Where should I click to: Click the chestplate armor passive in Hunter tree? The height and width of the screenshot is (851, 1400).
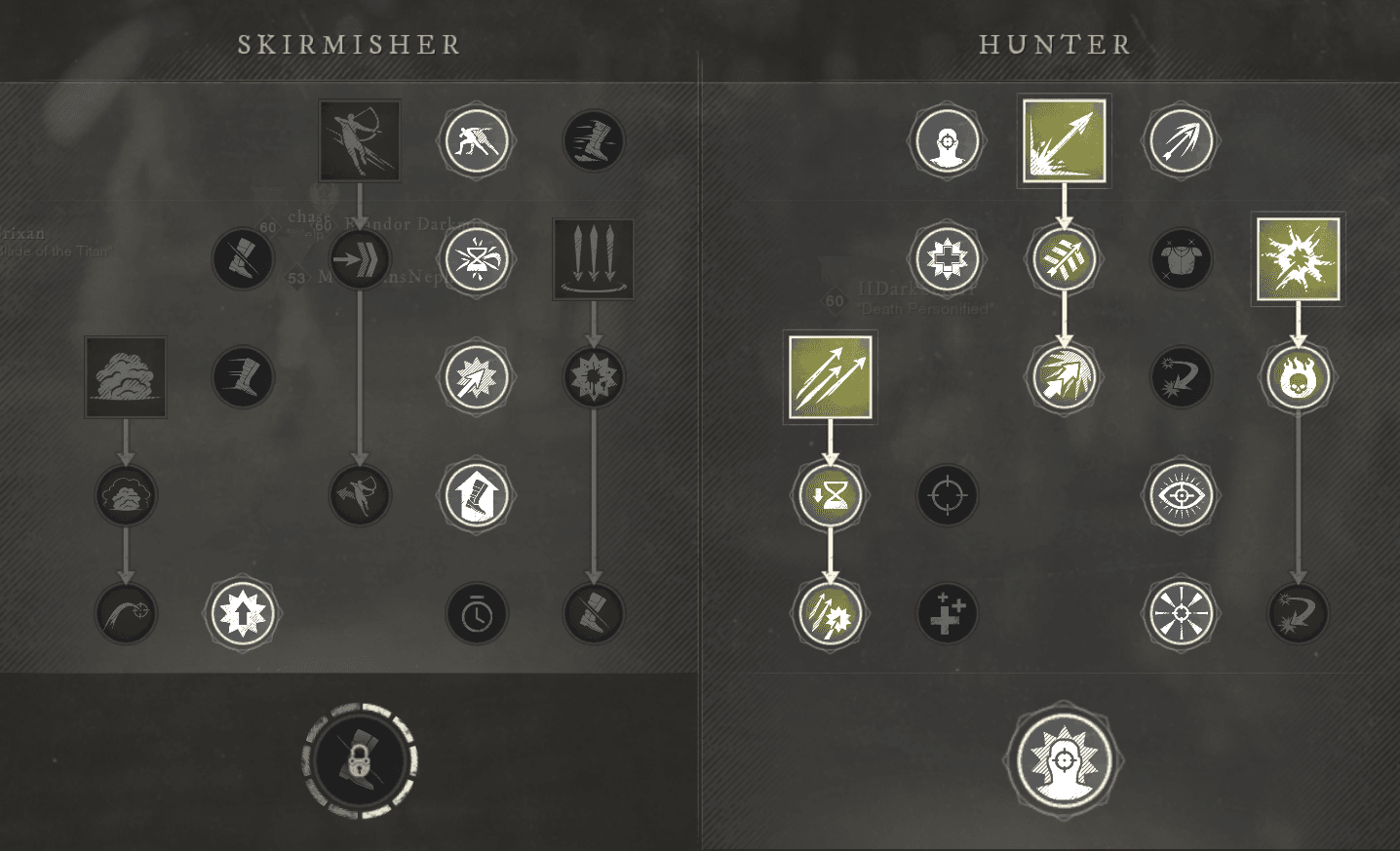pos(1181,258)
